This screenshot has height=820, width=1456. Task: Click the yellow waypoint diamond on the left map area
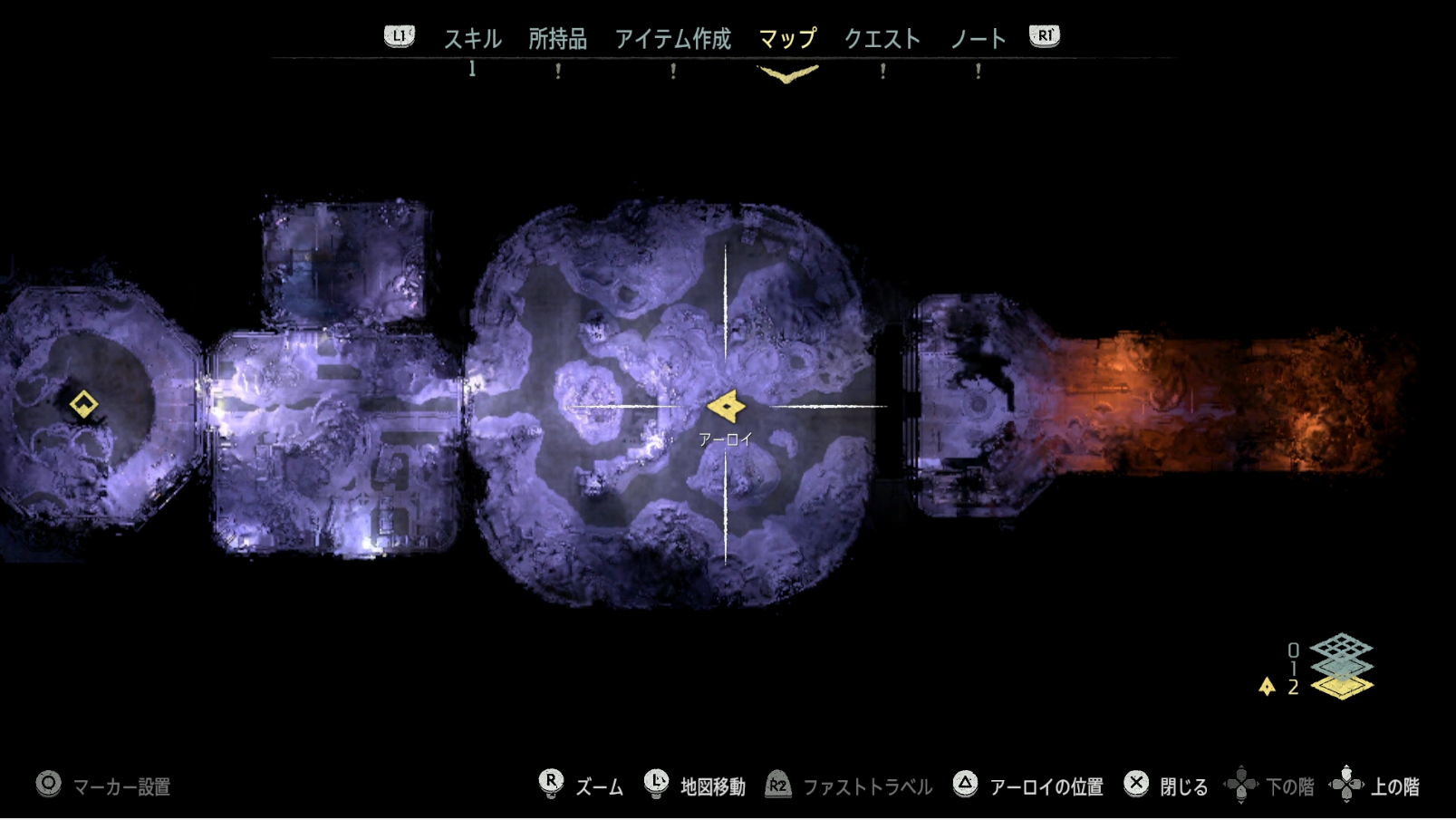pyautogui.click(x=84, y=405)
